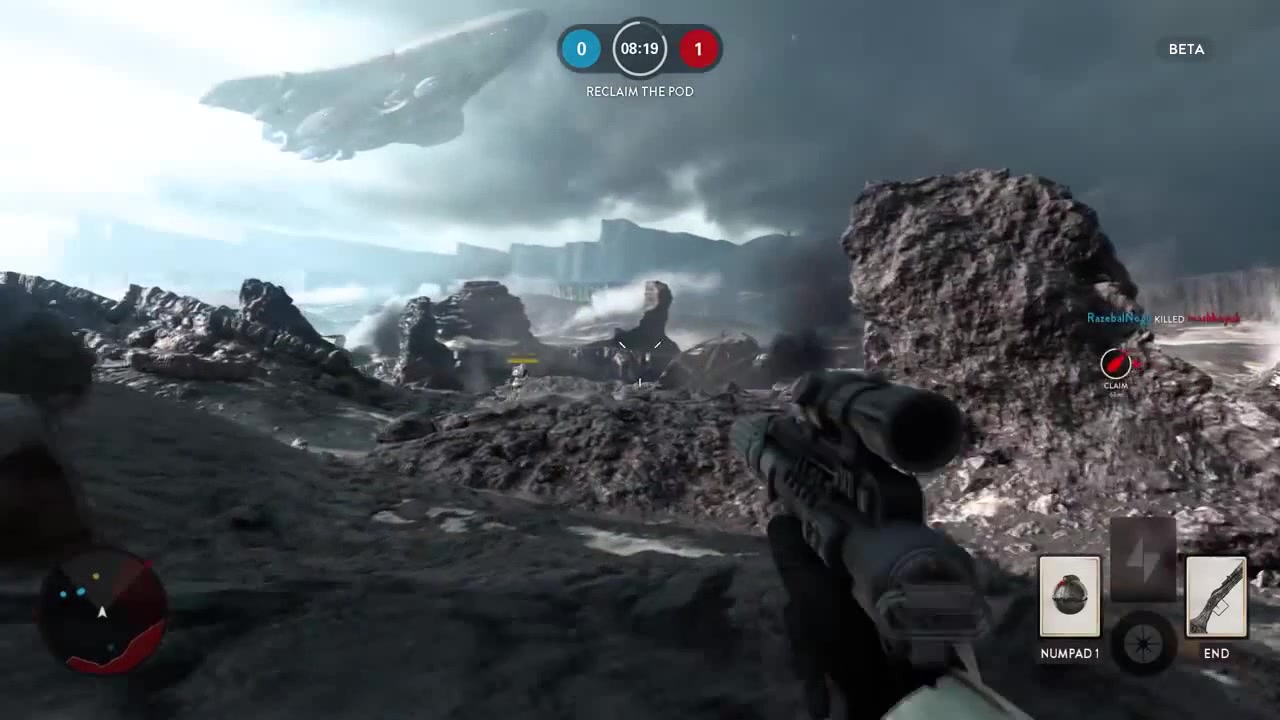Open the circular radar minimap

(x=102, y=609)
